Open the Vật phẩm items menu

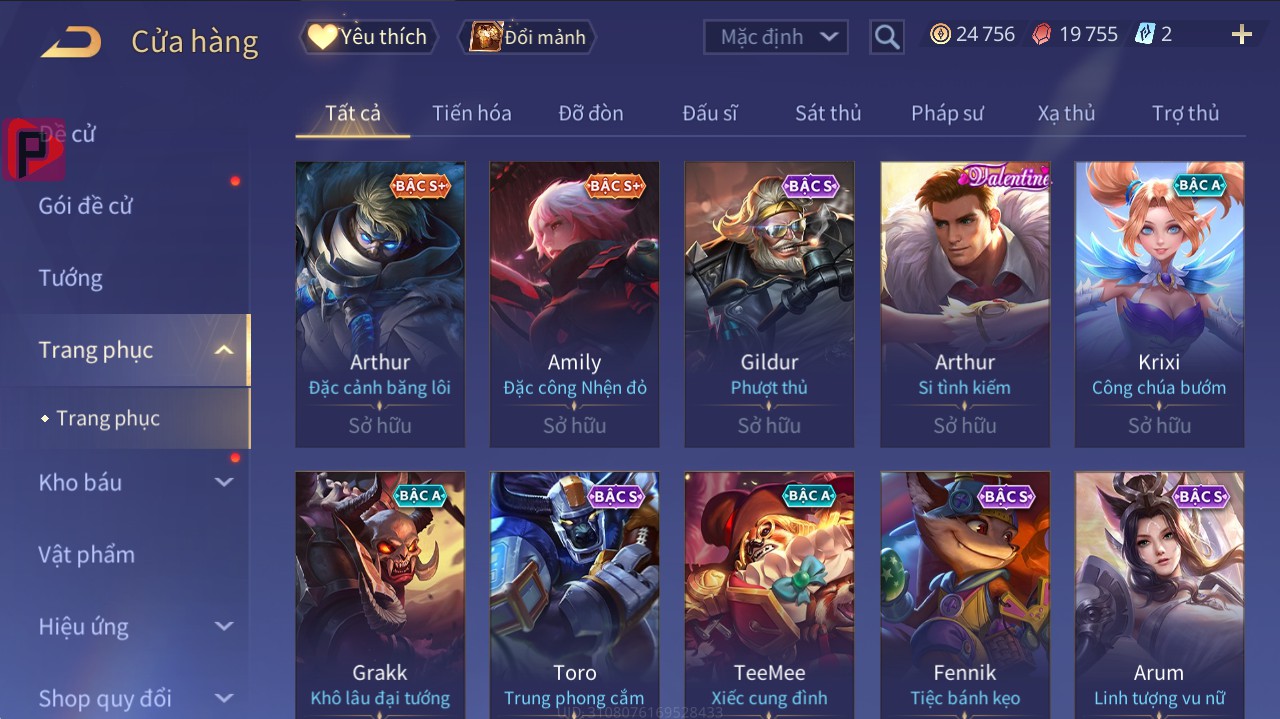(x=87, y=554)
